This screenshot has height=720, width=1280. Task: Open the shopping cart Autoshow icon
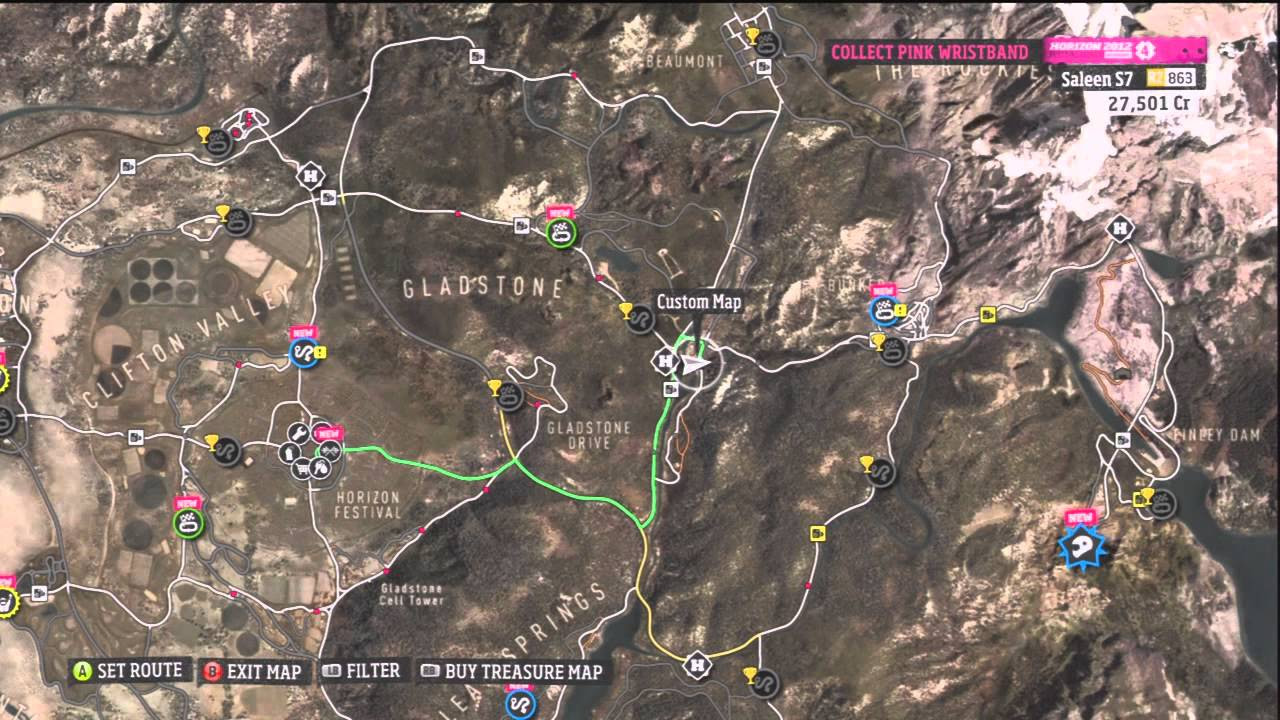point(301,468)
